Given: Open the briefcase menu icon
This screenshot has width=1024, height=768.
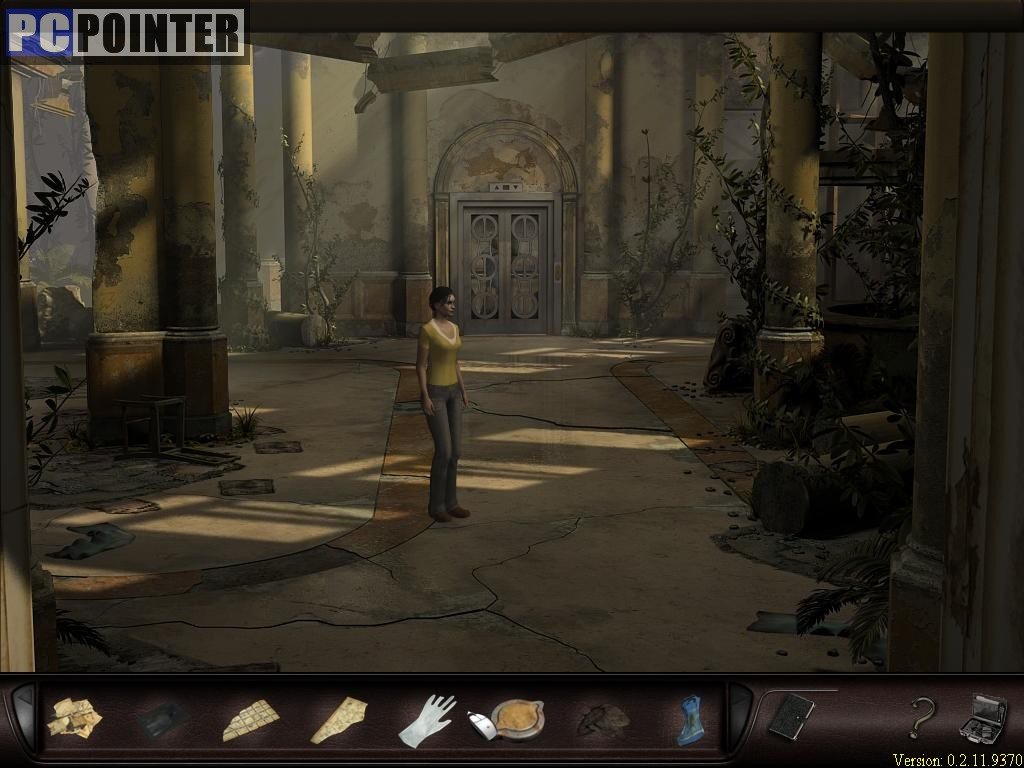Looking at the screenshot, I should click(x=982, y=716).
